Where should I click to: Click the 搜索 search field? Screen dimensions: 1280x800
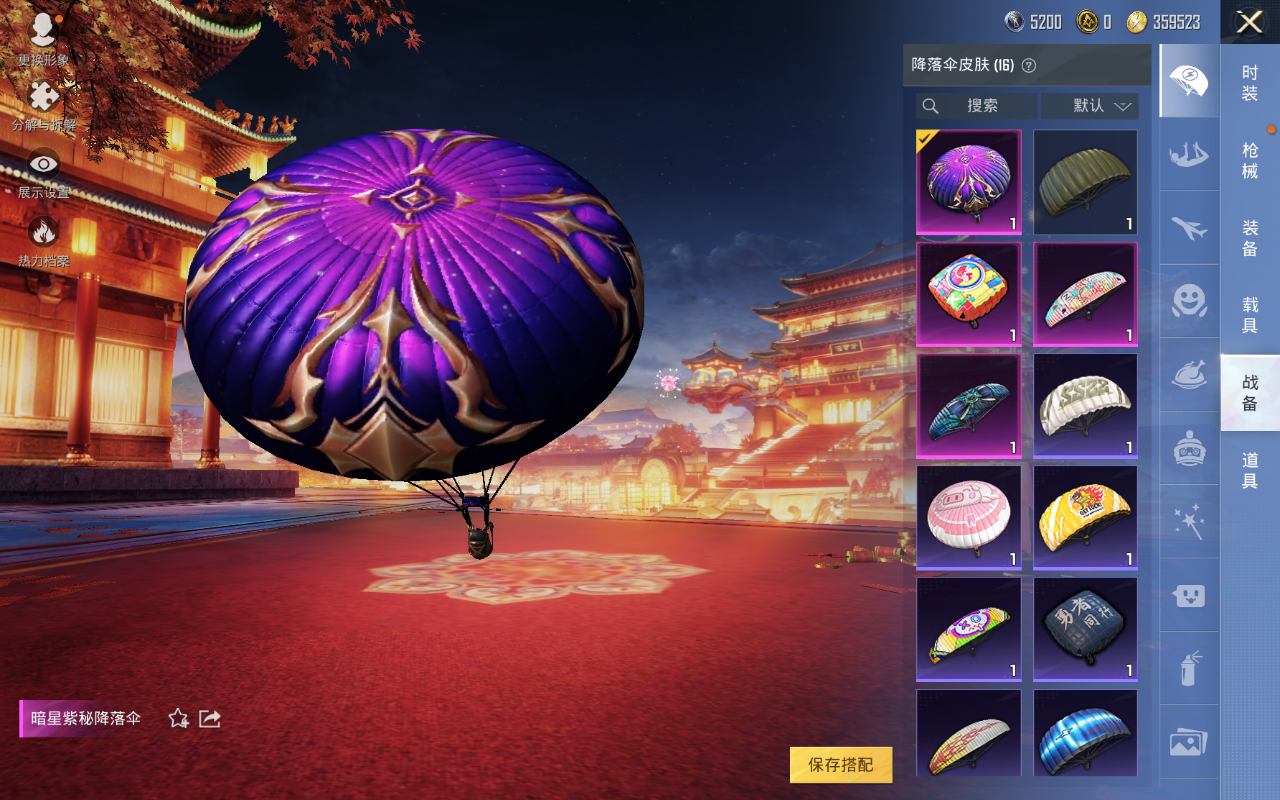[976, 106]
